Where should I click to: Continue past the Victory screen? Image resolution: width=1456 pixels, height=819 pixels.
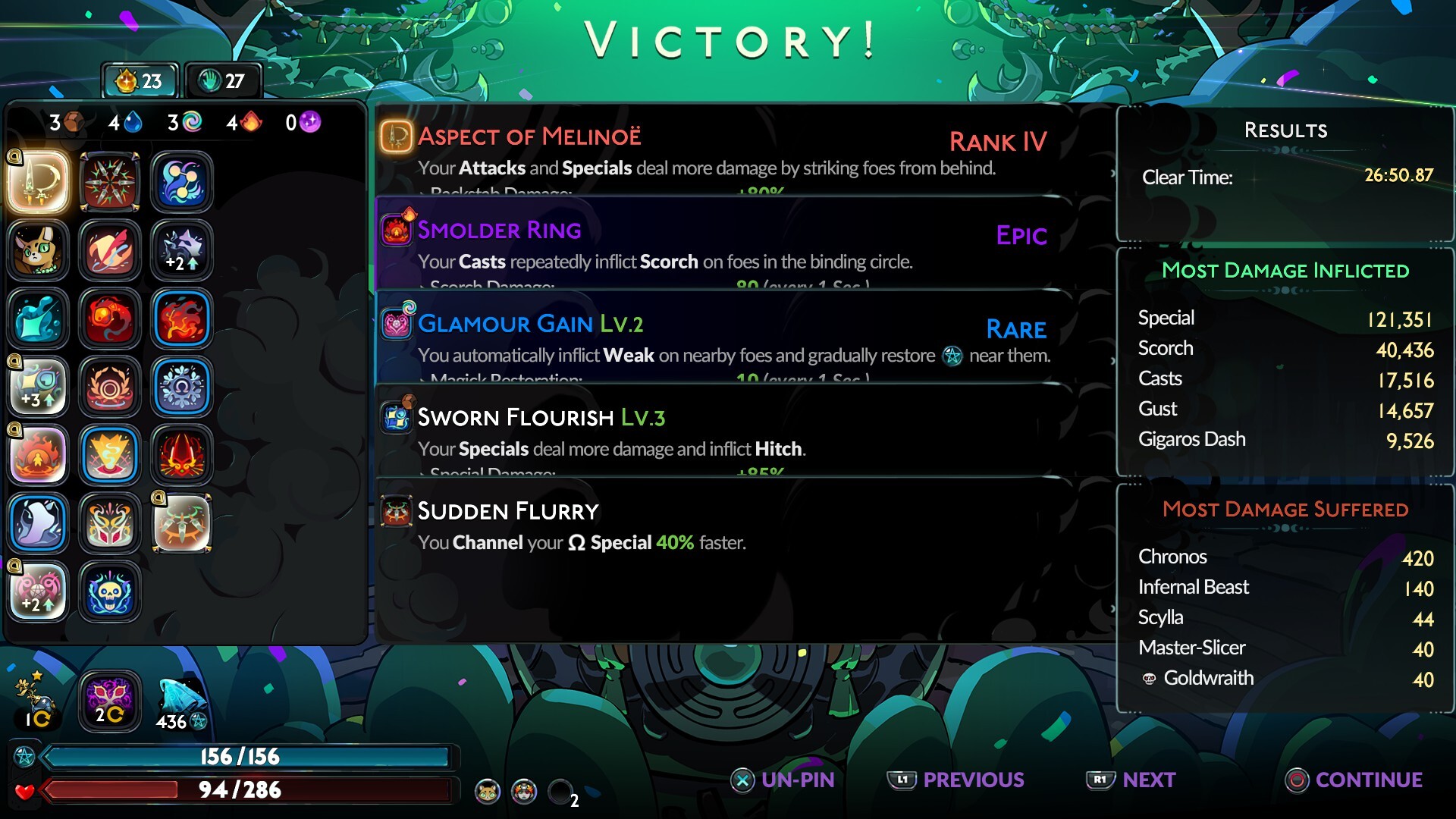[x=1354, y=780]
